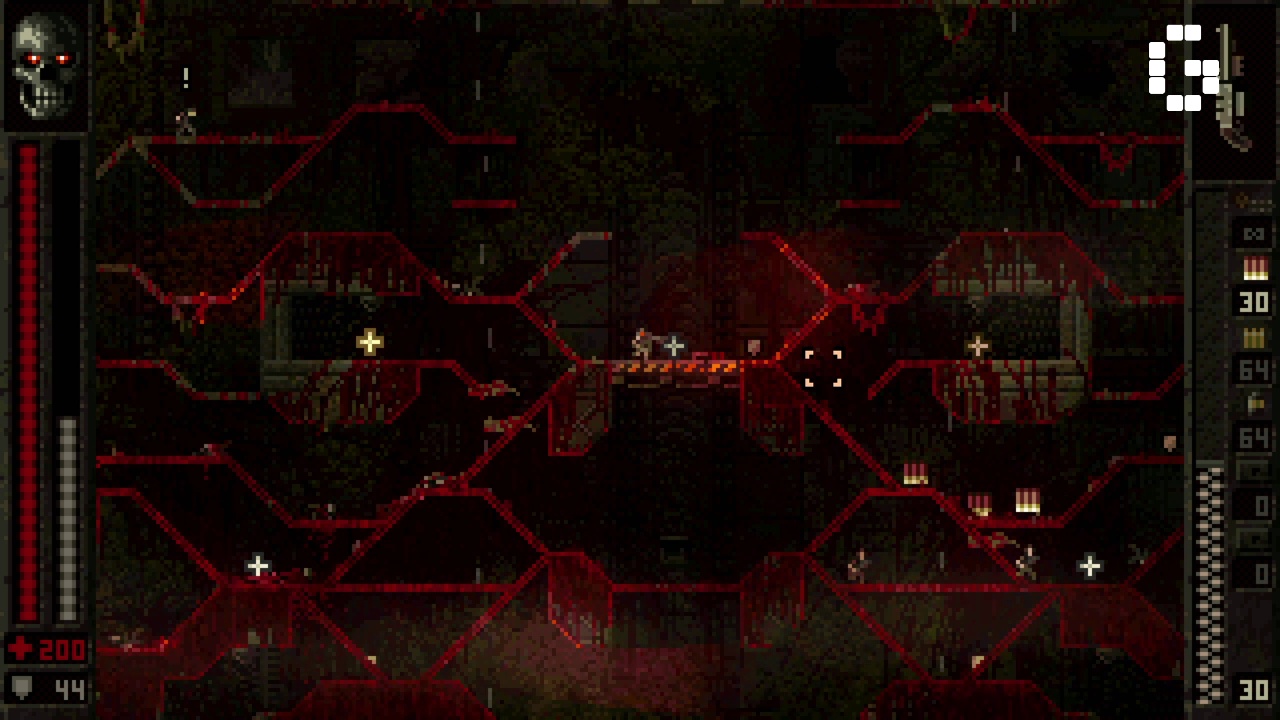
Task: Click the pixelated G weapon logo top-right
Action: (1183, 70)
